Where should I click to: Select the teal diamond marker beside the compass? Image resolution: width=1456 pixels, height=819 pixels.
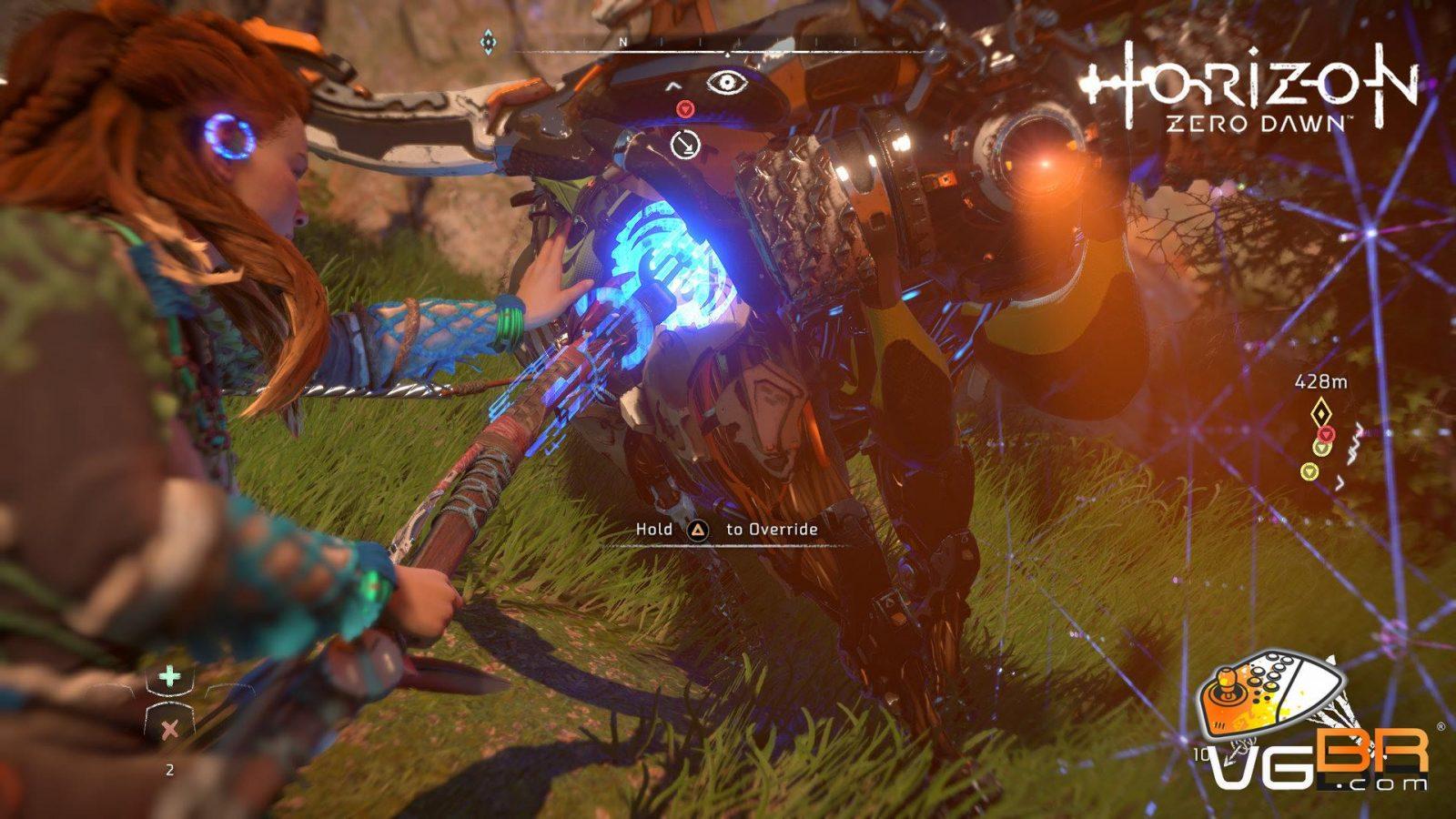(489, 41)
